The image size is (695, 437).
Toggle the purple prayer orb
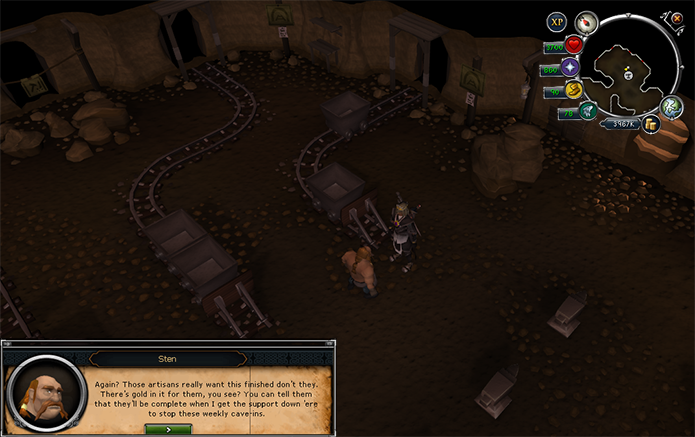(x=571, y=68)
